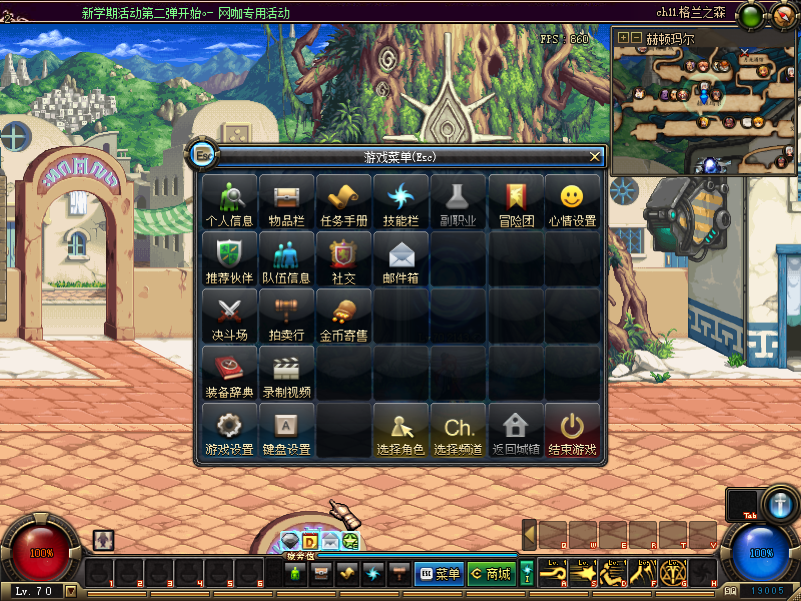Viewport: 801px width, 601px height.
Task: Open 心情设置 mood settings
Action: (573, 203)
